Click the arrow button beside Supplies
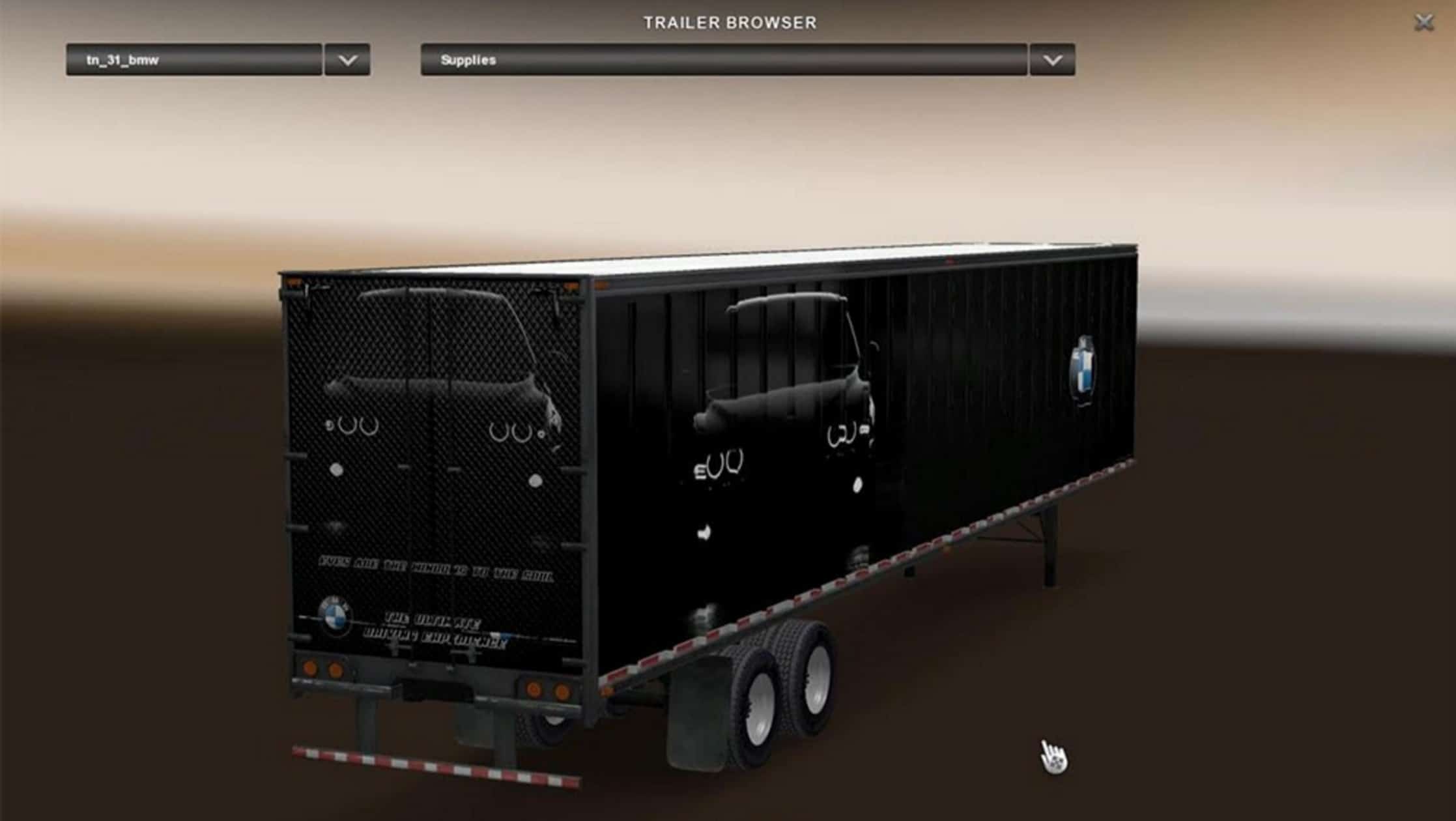This screenshot has height=821, width=1456. coord(1052,60)
